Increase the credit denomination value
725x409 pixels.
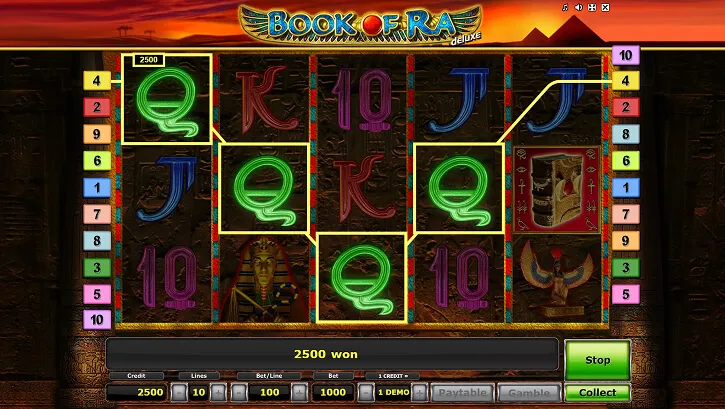coord(421,392)
